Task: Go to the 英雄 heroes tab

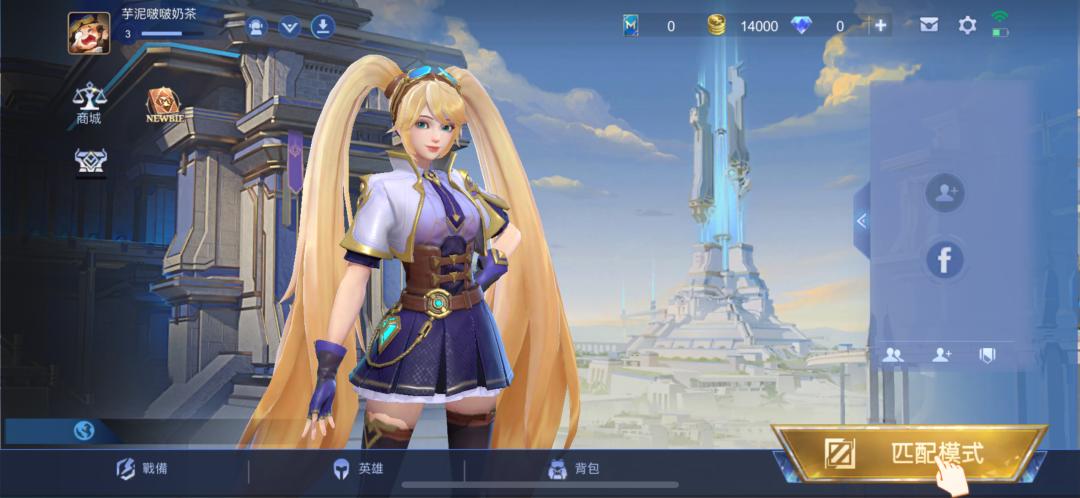Action: pos(359,469)
